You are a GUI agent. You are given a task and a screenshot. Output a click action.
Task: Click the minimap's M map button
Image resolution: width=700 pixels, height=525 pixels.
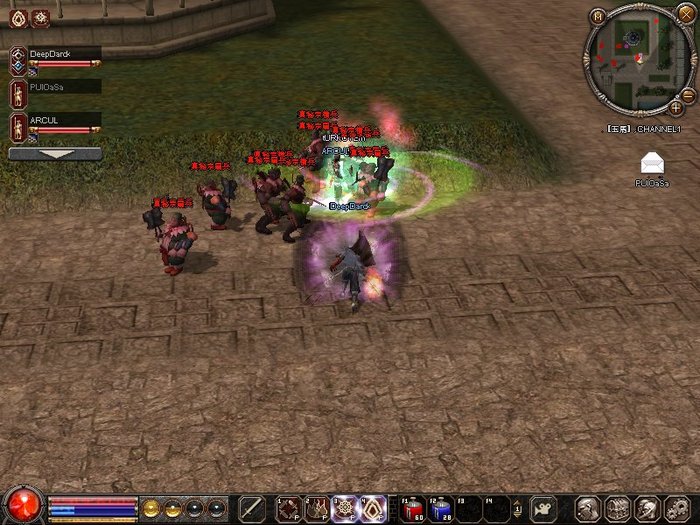pos(598,16)
